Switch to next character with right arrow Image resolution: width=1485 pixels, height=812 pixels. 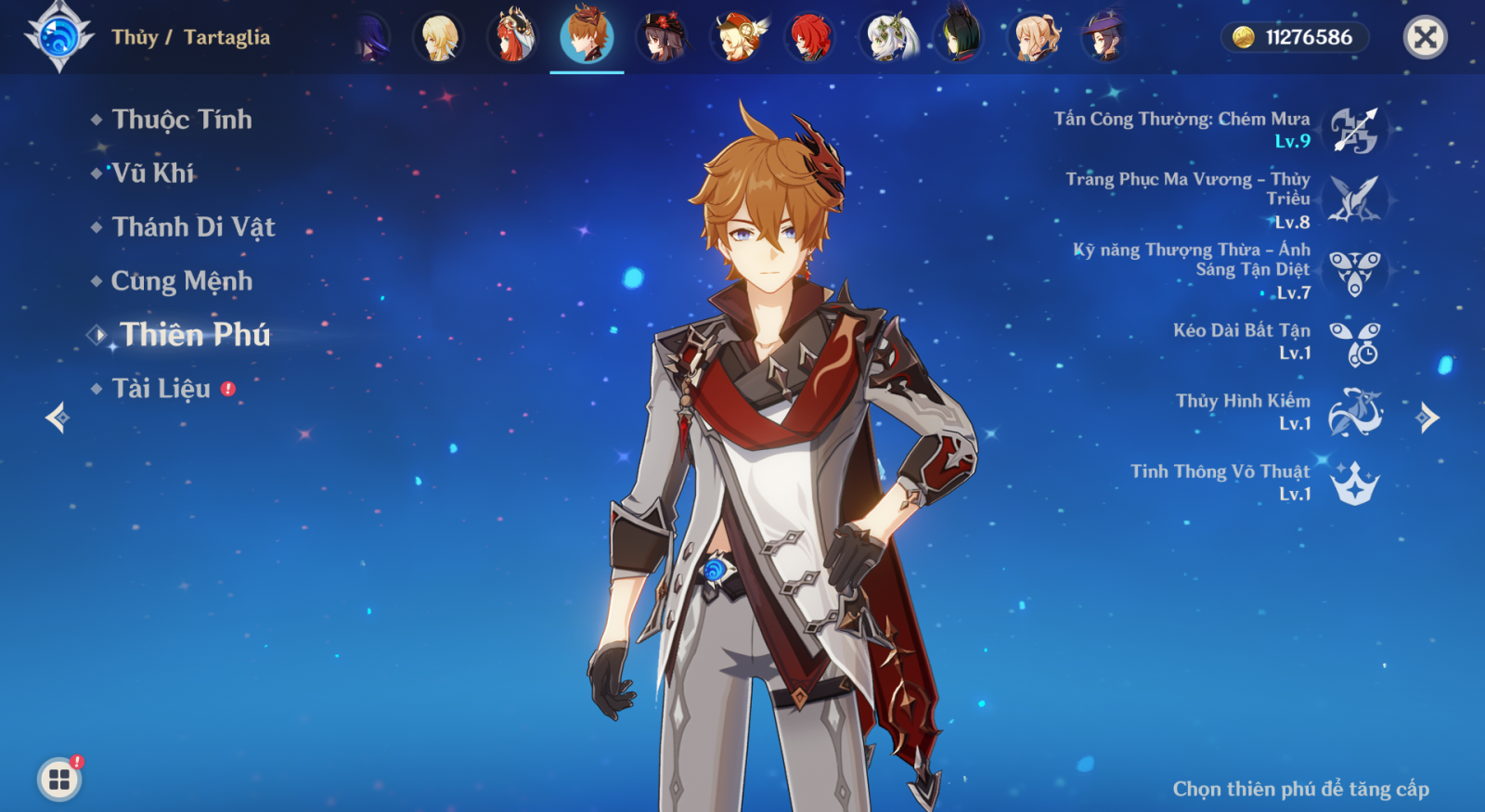[1428, 418]
